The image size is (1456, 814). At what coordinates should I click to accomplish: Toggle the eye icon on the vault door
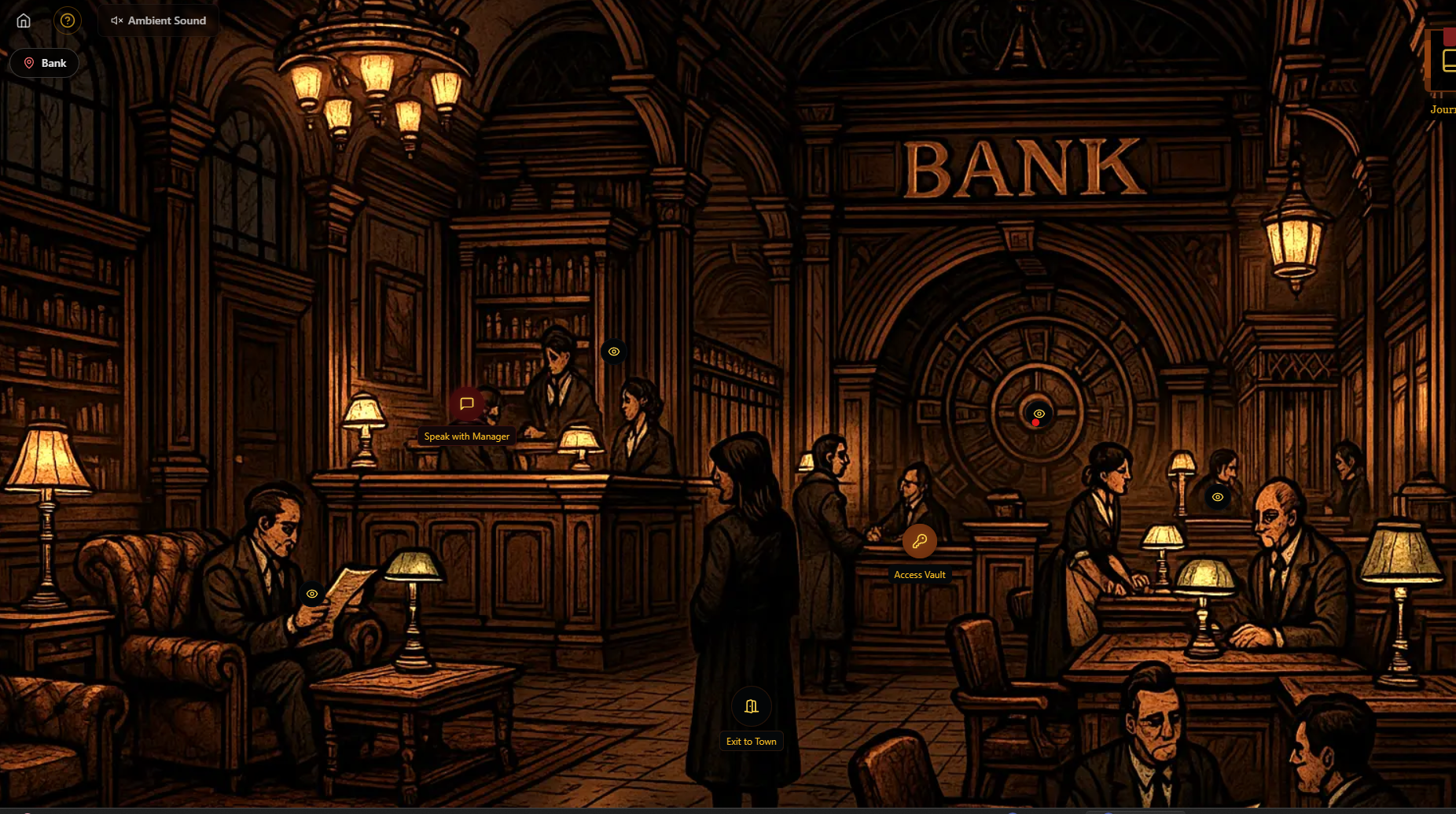pos(1038,413)
